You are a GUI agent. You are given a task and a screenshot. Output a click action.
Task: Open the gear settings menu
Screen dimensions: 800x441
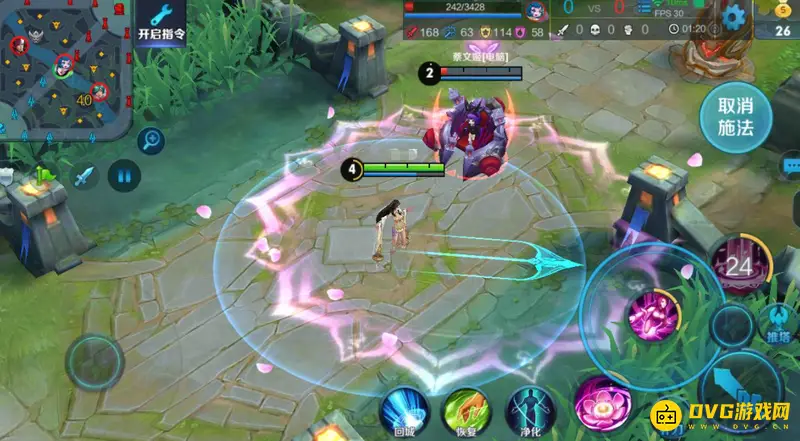coord(736,16)
